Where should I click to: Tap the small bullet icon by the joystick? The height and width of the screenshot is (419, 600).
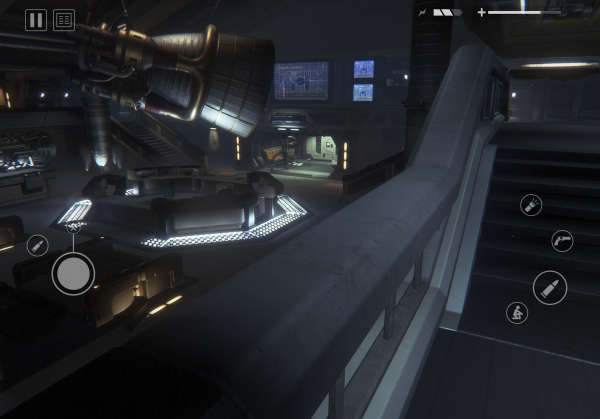coord(37,245)
